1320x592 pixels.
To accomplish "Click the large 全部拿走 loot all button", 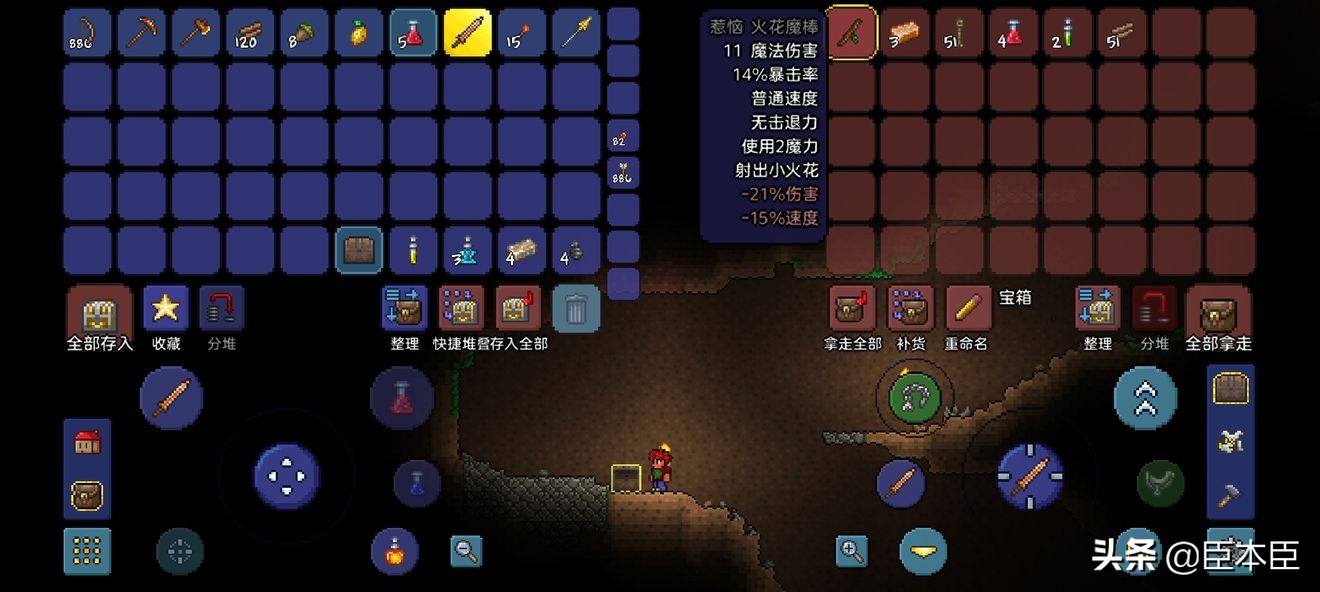I will tap(1218, 310).
